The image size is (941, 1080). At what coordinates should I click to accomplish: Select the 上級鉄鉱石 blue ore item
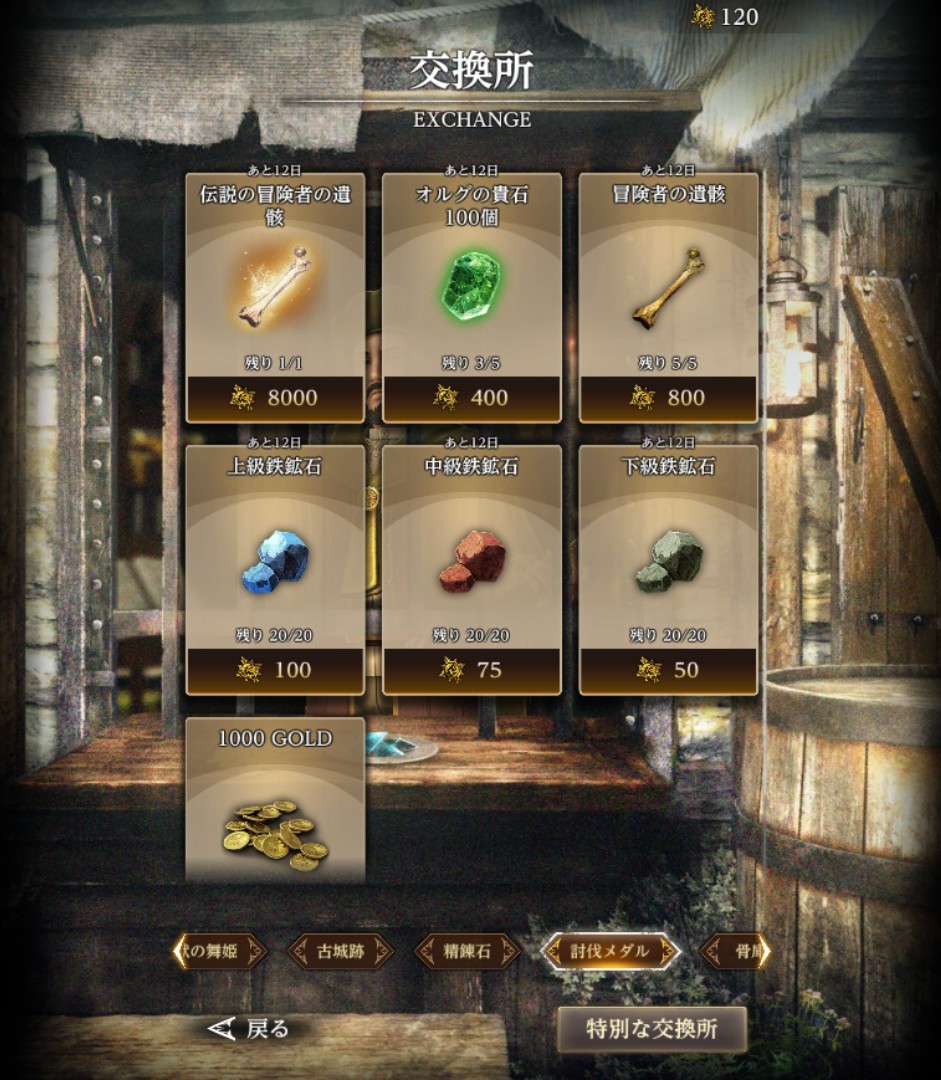[274, 569]
